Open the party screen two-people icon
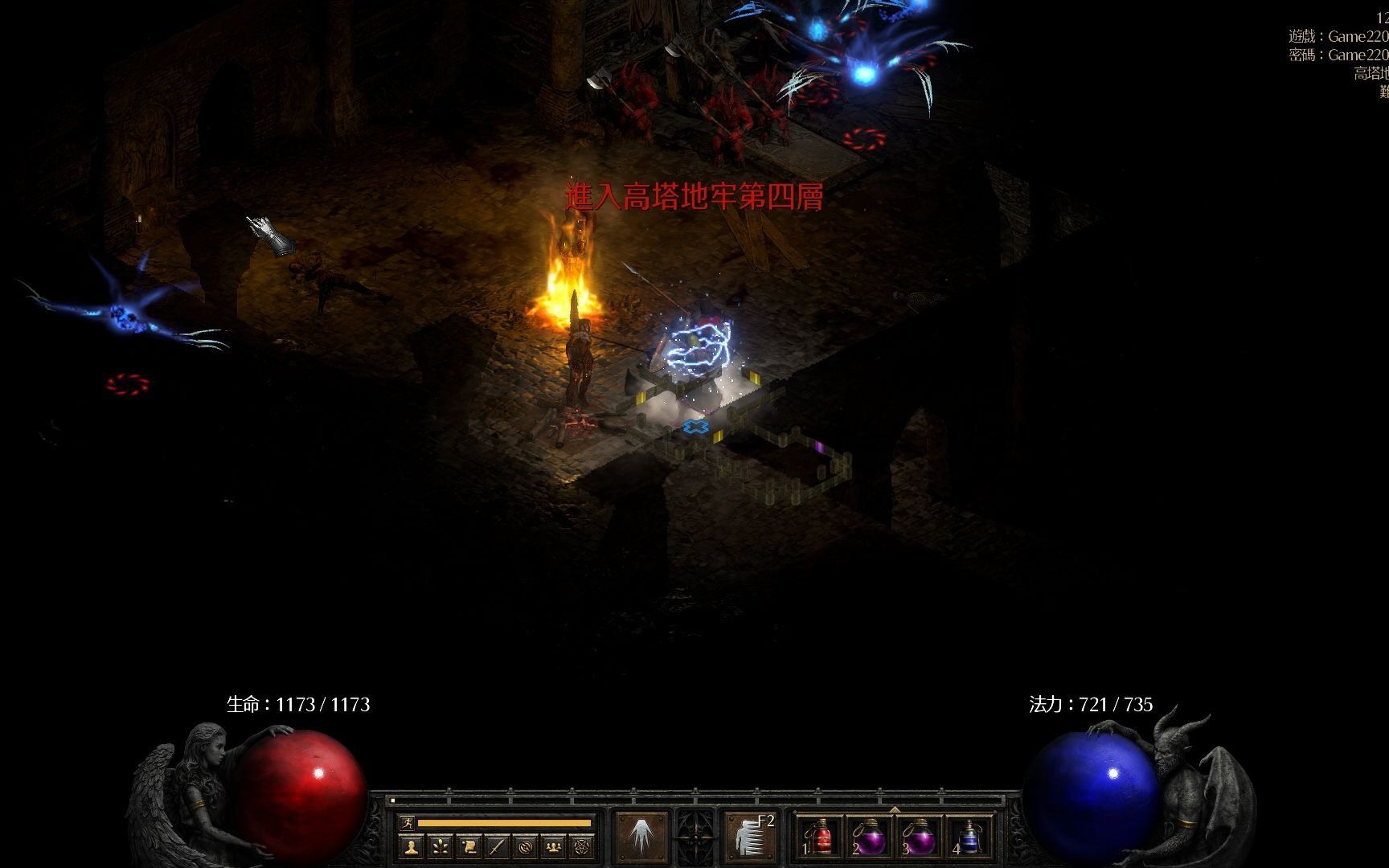Screen dimensions: 1389x868 [554, 846]
